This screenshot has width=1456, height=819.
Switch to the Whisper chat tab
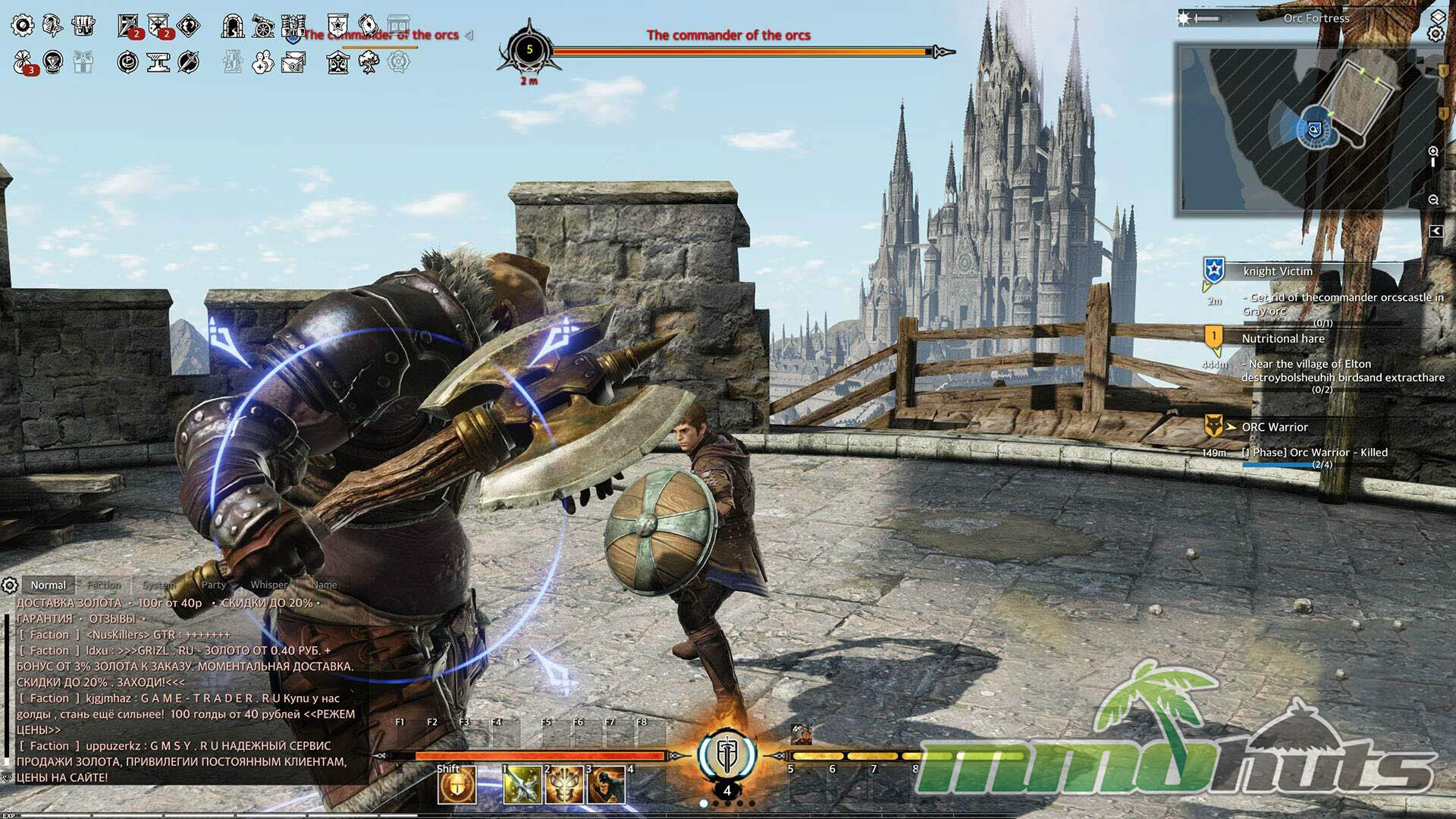tap(269, 585)
